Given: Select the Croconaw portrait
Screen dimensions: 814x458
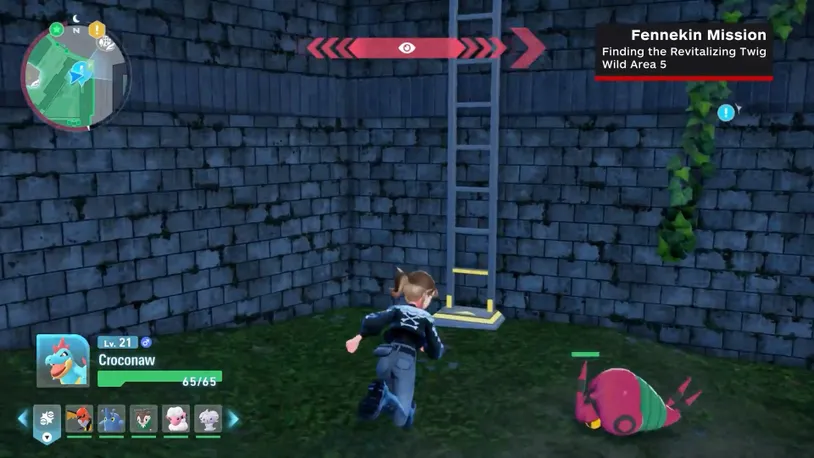Looking at the screenshot, I should (x=64, y=360).
